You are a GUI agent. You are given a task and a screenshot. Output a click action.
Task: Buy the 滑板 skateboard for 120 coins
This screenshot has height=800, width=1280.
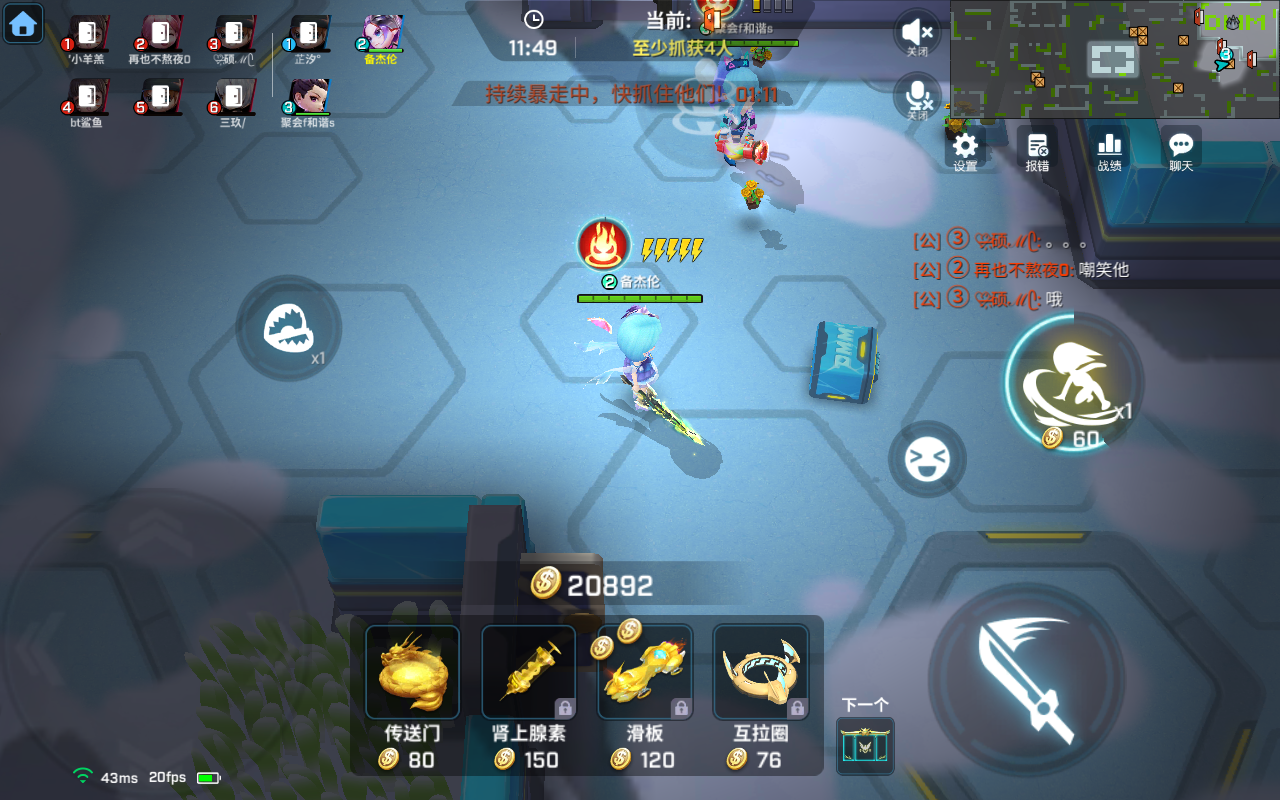pyautogui.click(x=644, y=670)
